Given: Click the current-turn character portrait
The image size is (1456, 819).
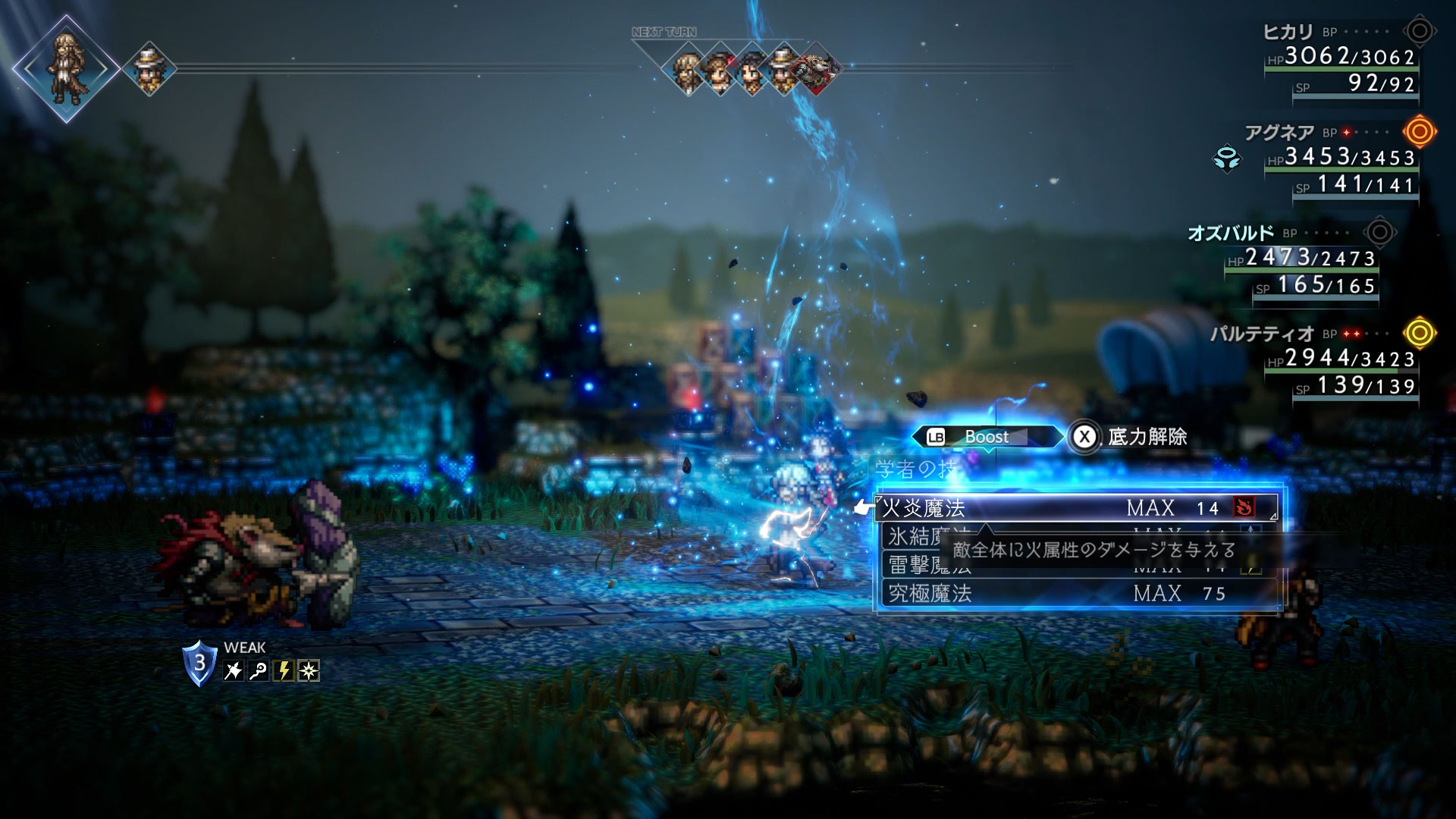Looking at the screenshot, I should 66,68.
